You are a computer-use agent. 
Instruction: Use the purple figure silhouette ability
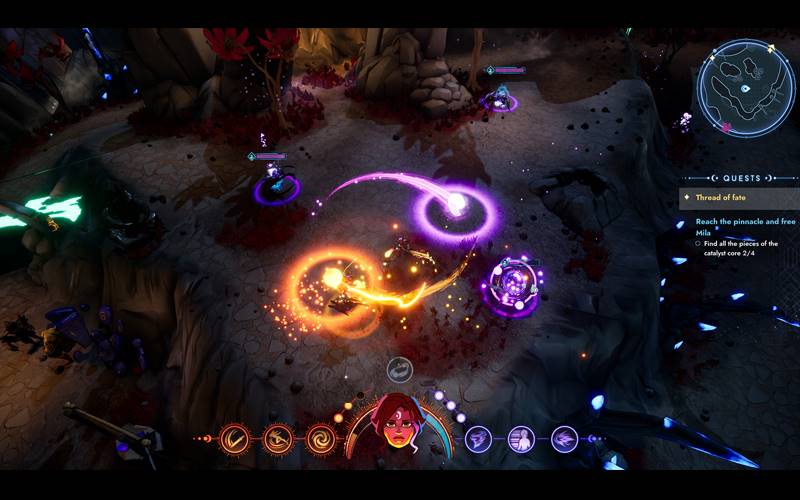pos(521,438)
